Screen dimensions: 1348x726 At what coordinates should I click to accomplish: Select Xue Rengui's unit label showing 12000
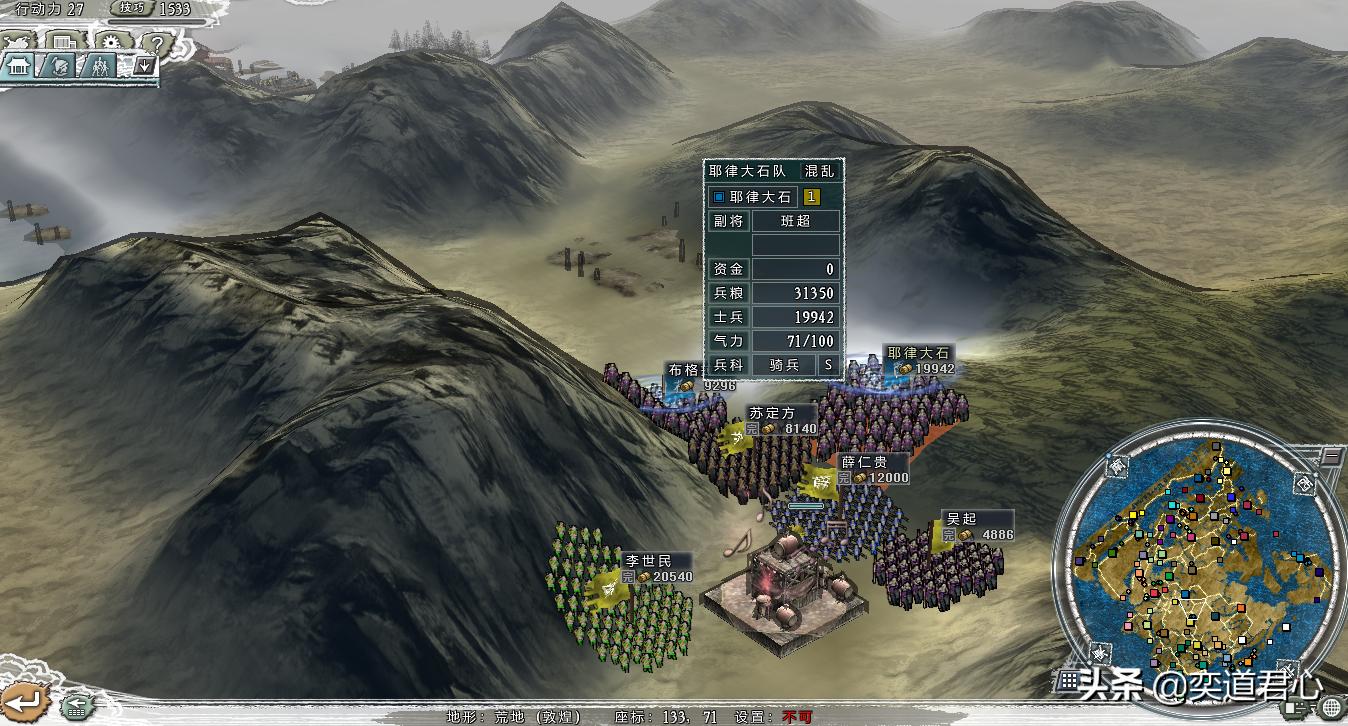click(872, 470)
